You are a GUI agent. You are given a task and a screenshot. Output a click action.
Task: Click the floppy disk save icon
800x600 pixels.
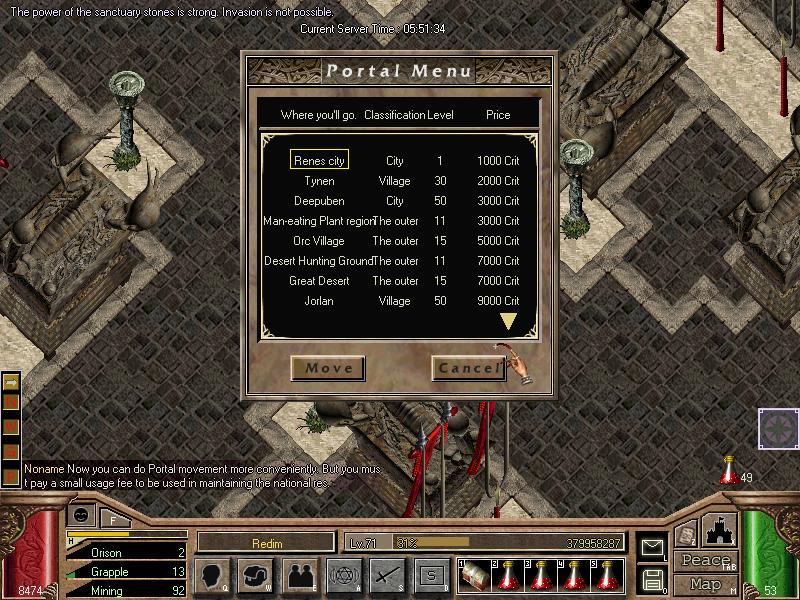652,579
